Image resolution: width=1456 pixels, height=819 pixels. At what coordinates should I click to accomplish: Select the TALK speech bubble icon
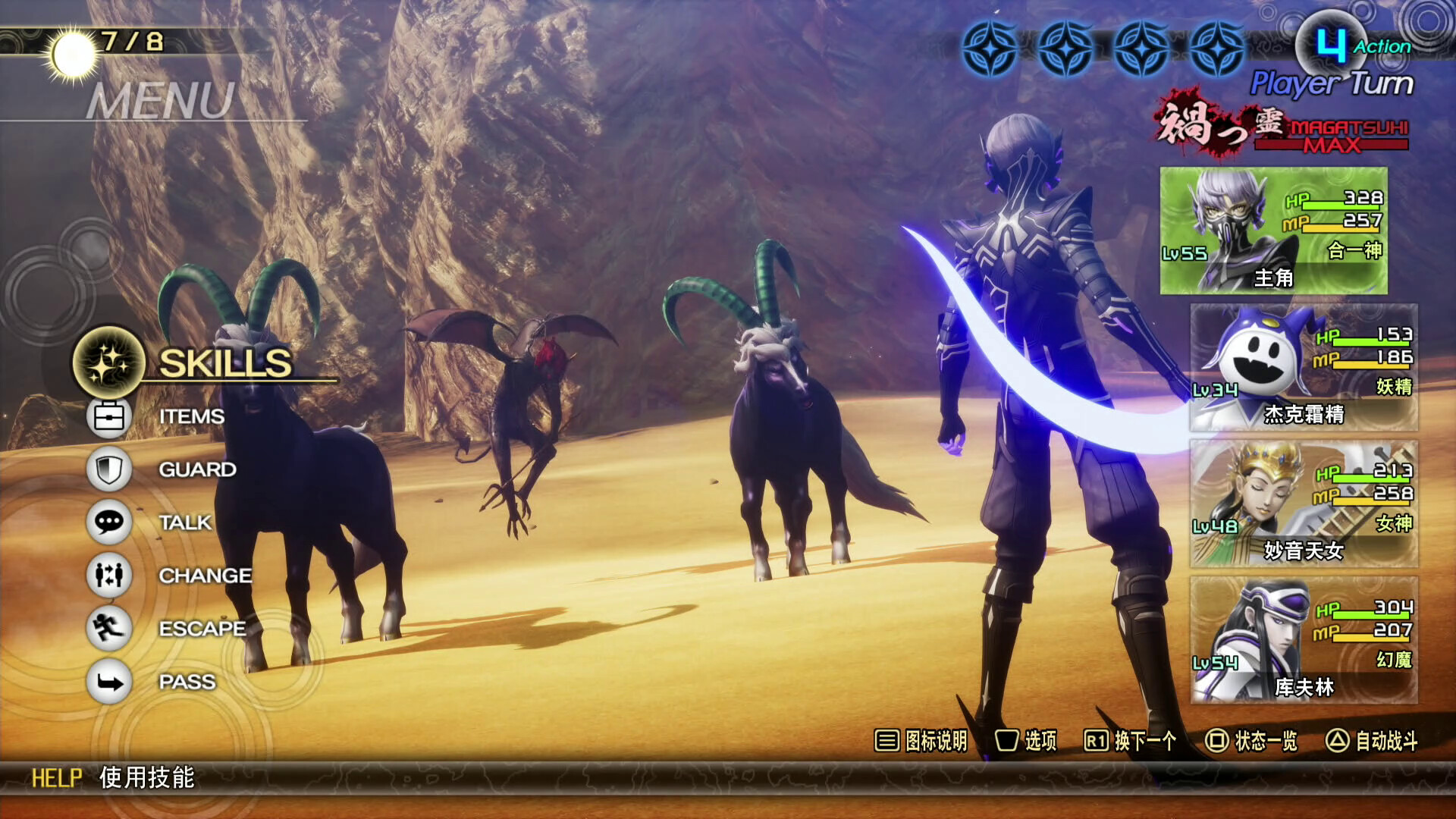(108, 522)
